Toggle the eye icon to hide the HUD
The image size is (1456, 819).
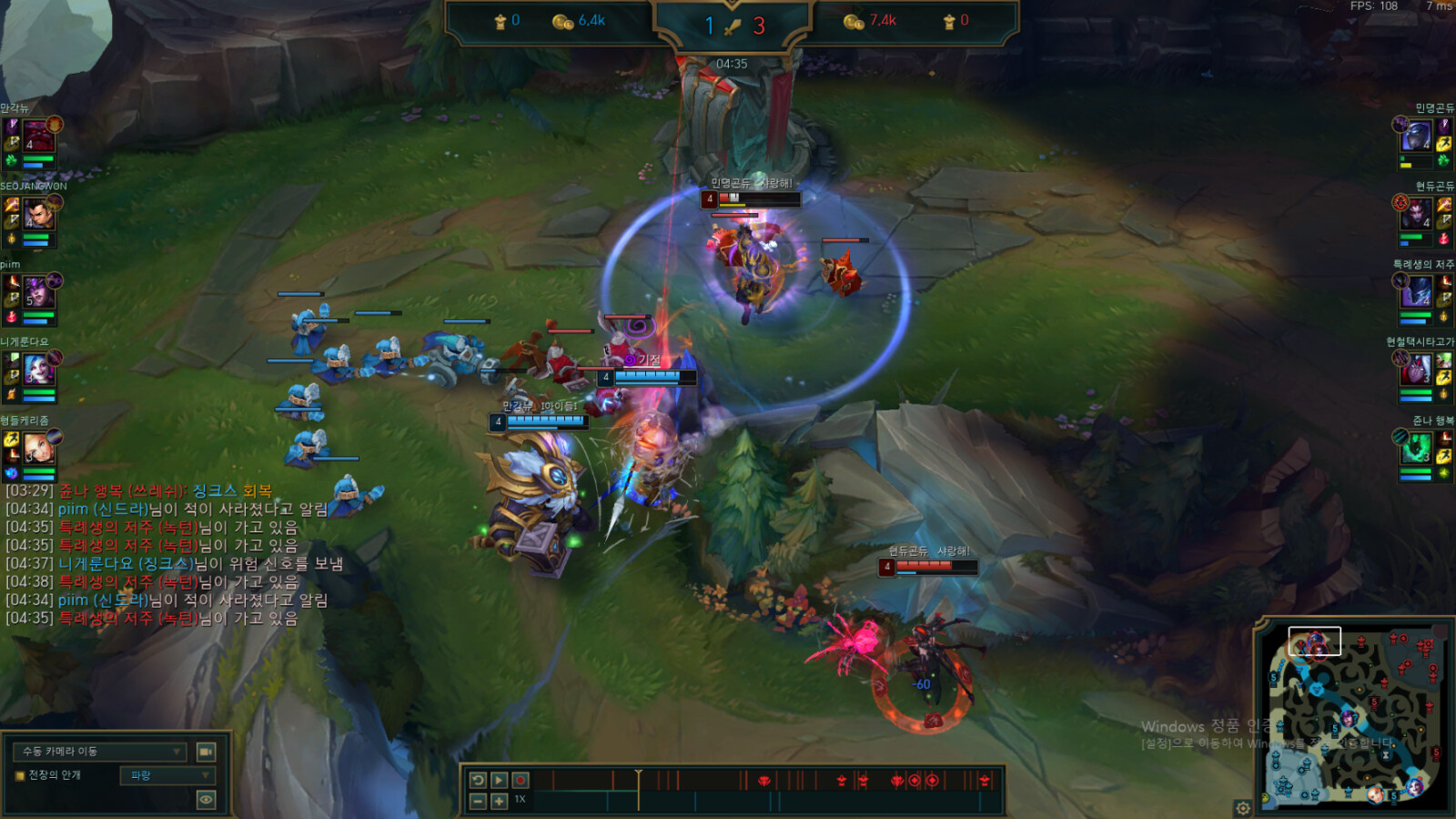tap(206, 798)
